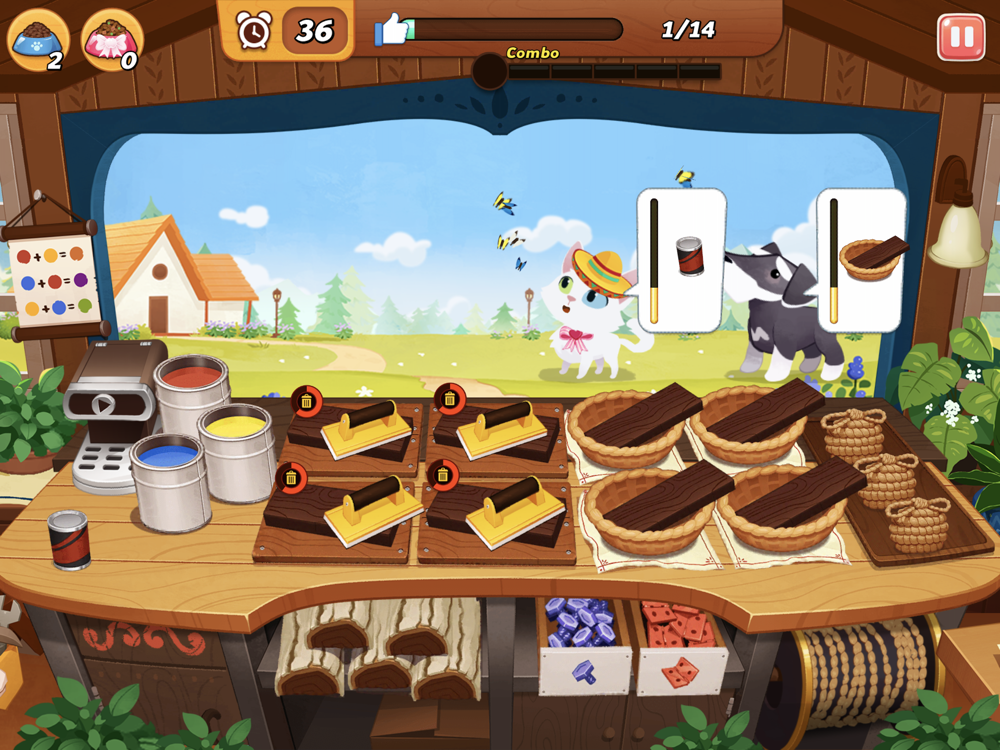Use the blue pet food bowl booster

(x=38, y=40)
